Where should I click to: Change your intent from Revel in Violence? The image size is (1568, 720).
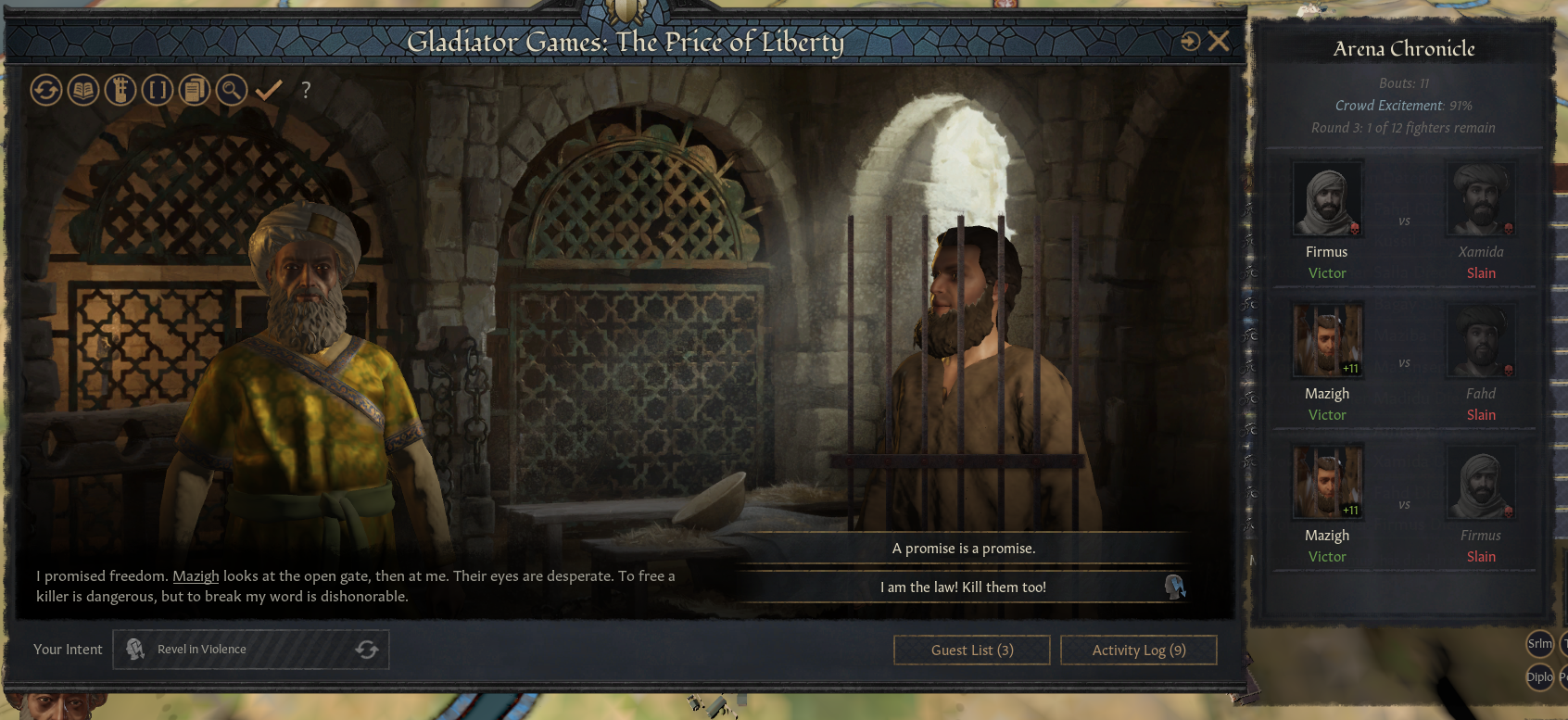click(x=367, y=650)
